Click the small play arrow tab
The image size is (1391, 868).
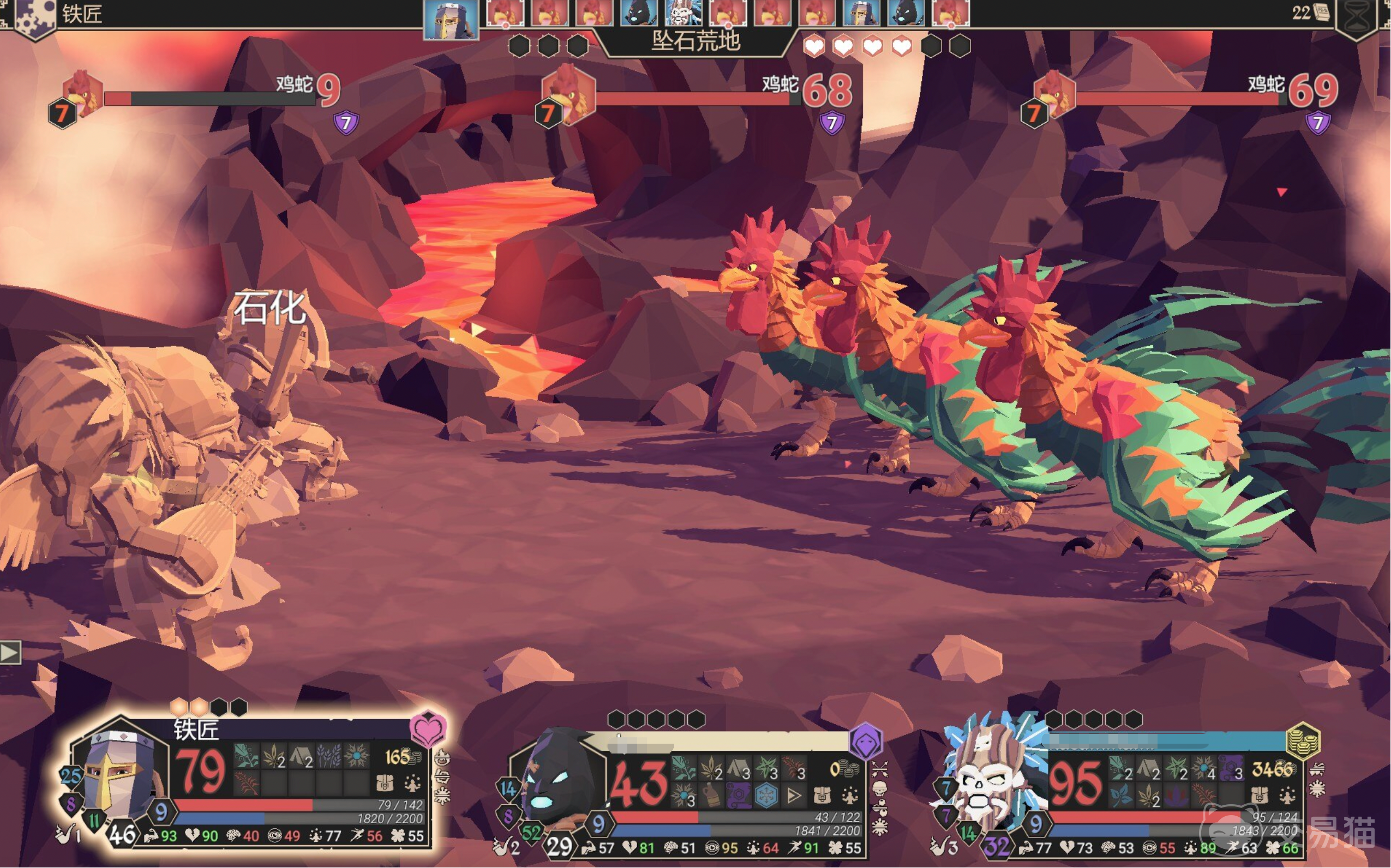coord(10,652)
